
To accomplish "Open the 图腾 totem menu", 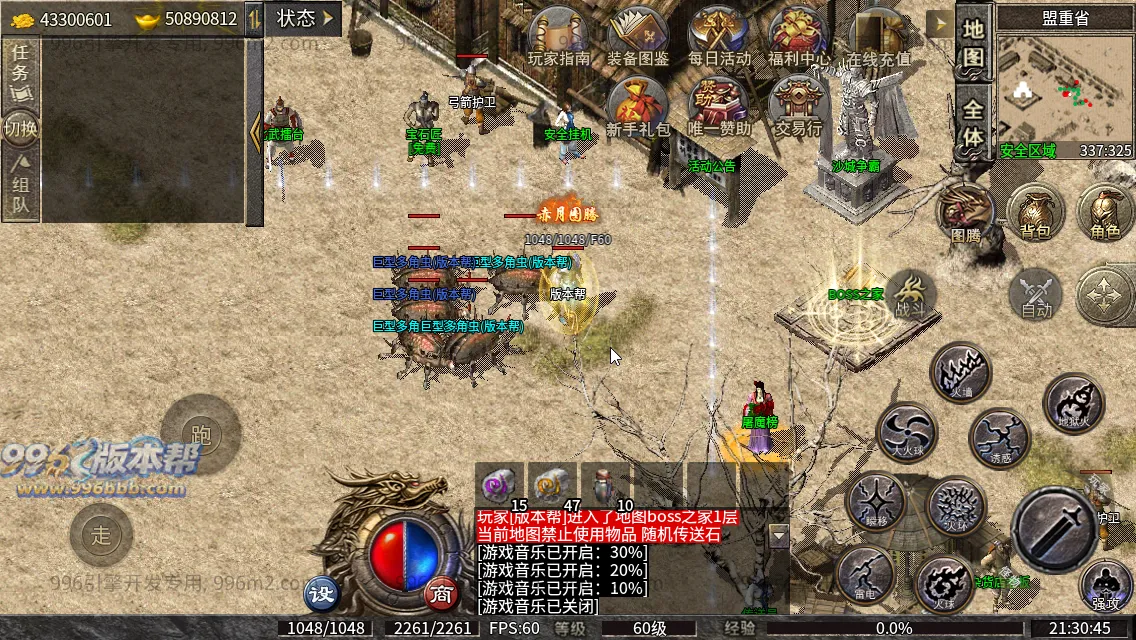I will [x=965, y=211].
